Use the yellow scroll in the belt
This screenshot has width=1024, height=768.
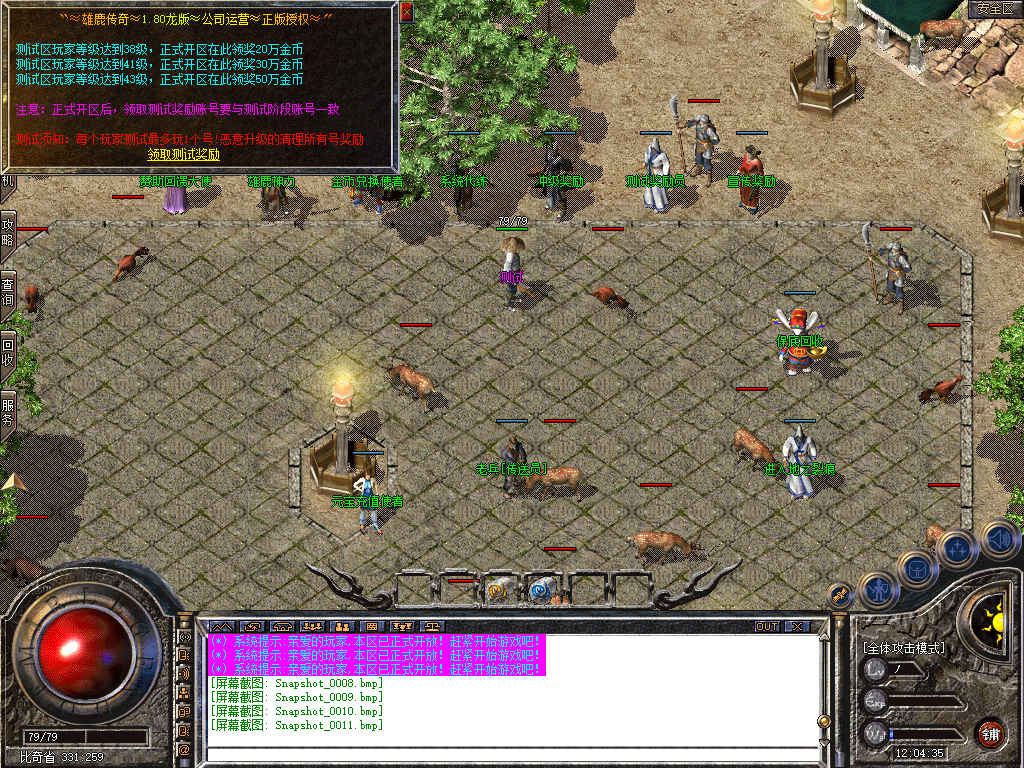[x=499, y=590]
